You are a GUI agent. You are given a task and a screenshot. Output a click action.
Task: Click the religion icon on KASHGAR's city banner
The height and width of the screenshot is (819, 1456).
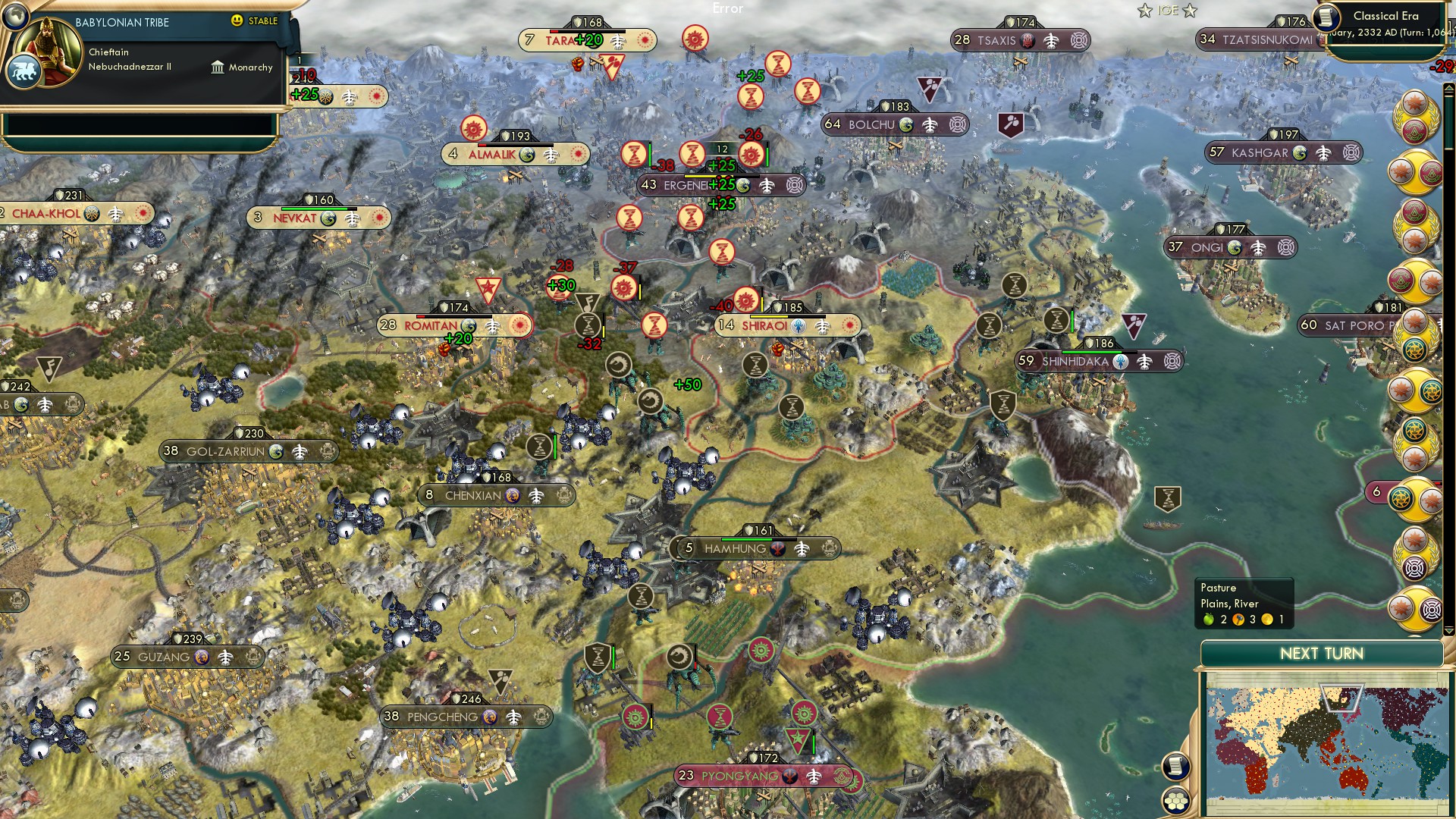click(x=1298, y=154)
